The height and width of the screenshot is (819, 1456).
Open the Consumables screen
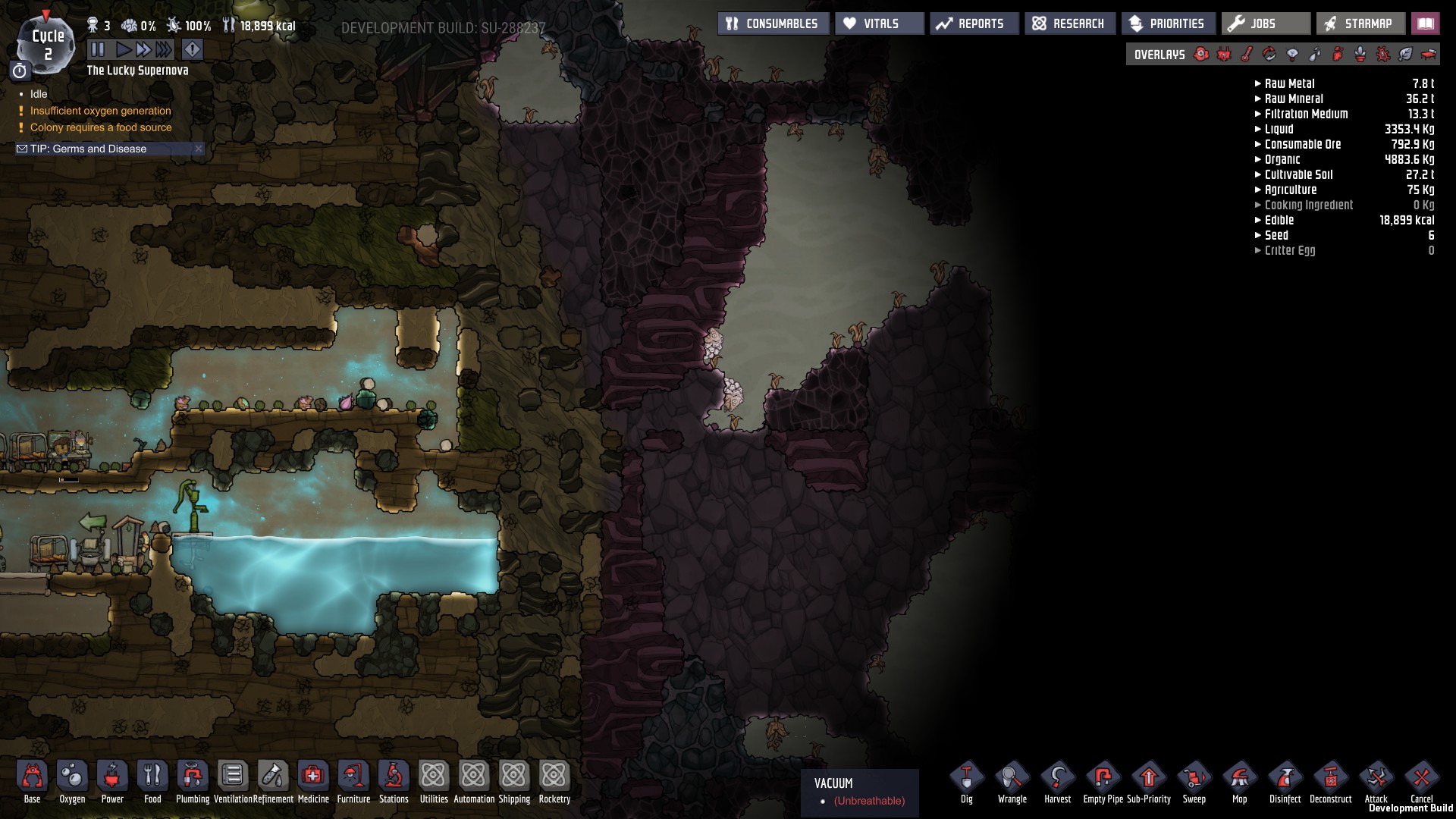click(x=773, y=24)
